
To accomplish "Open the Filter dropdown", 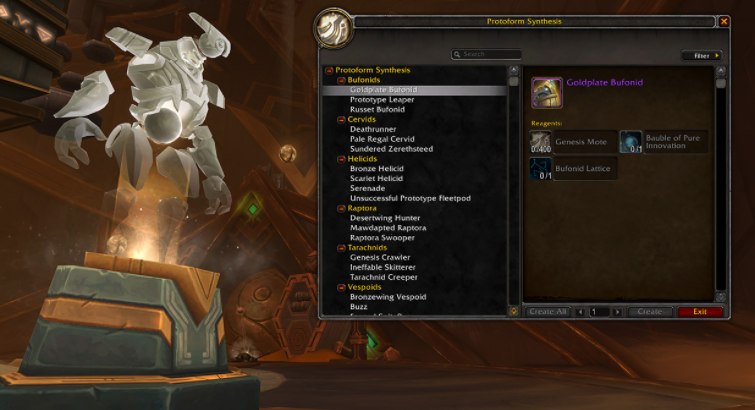I will point(701,56).
